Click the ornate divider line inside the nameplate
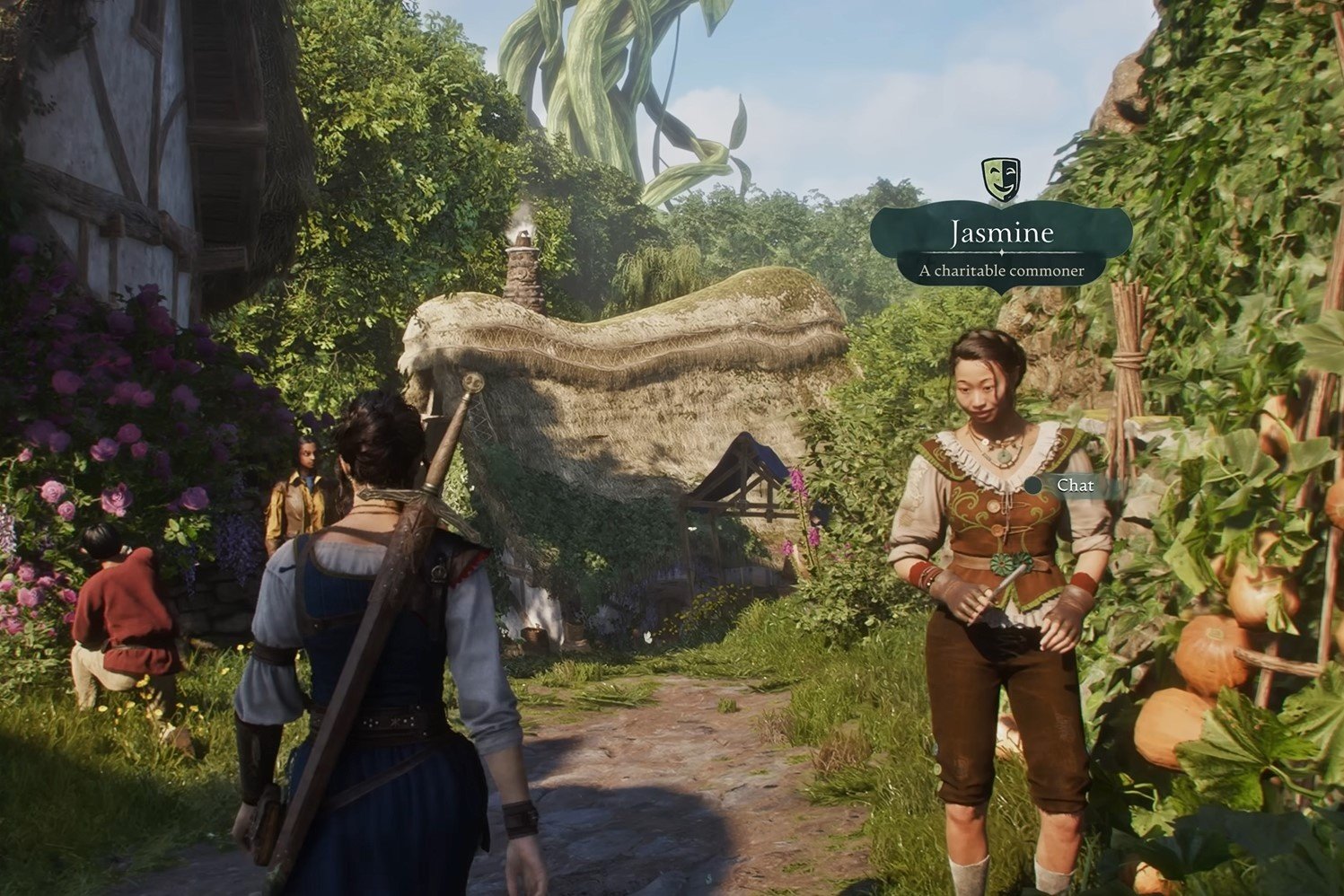The height and width of the screenshot is (896, 1344). point(1000,251)
